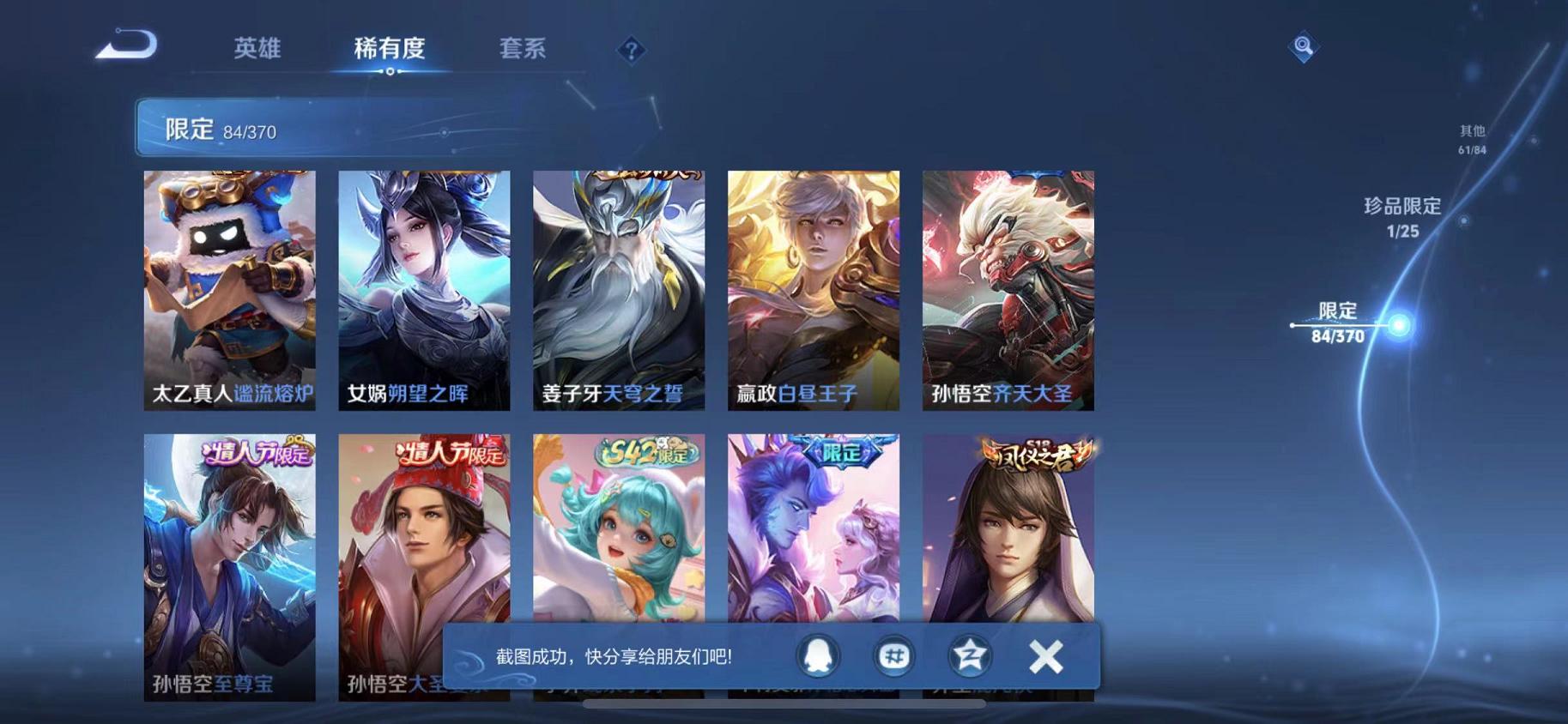Share via the hashtag channel icon
1568x724 pixels.
pos(893,655)
